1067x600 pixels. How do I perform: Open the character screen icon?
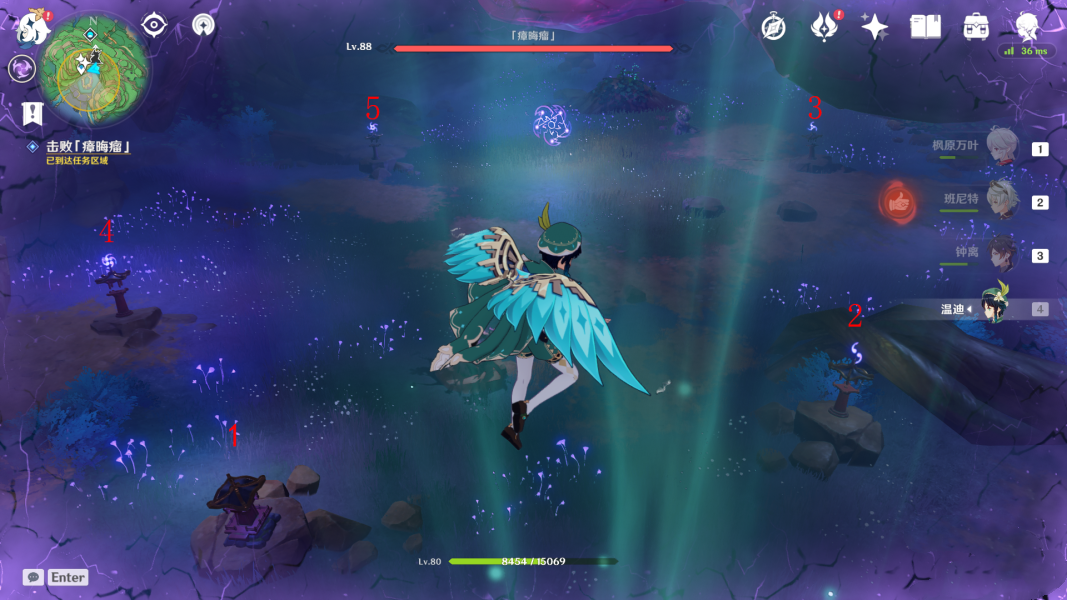tap(1027, 27)
